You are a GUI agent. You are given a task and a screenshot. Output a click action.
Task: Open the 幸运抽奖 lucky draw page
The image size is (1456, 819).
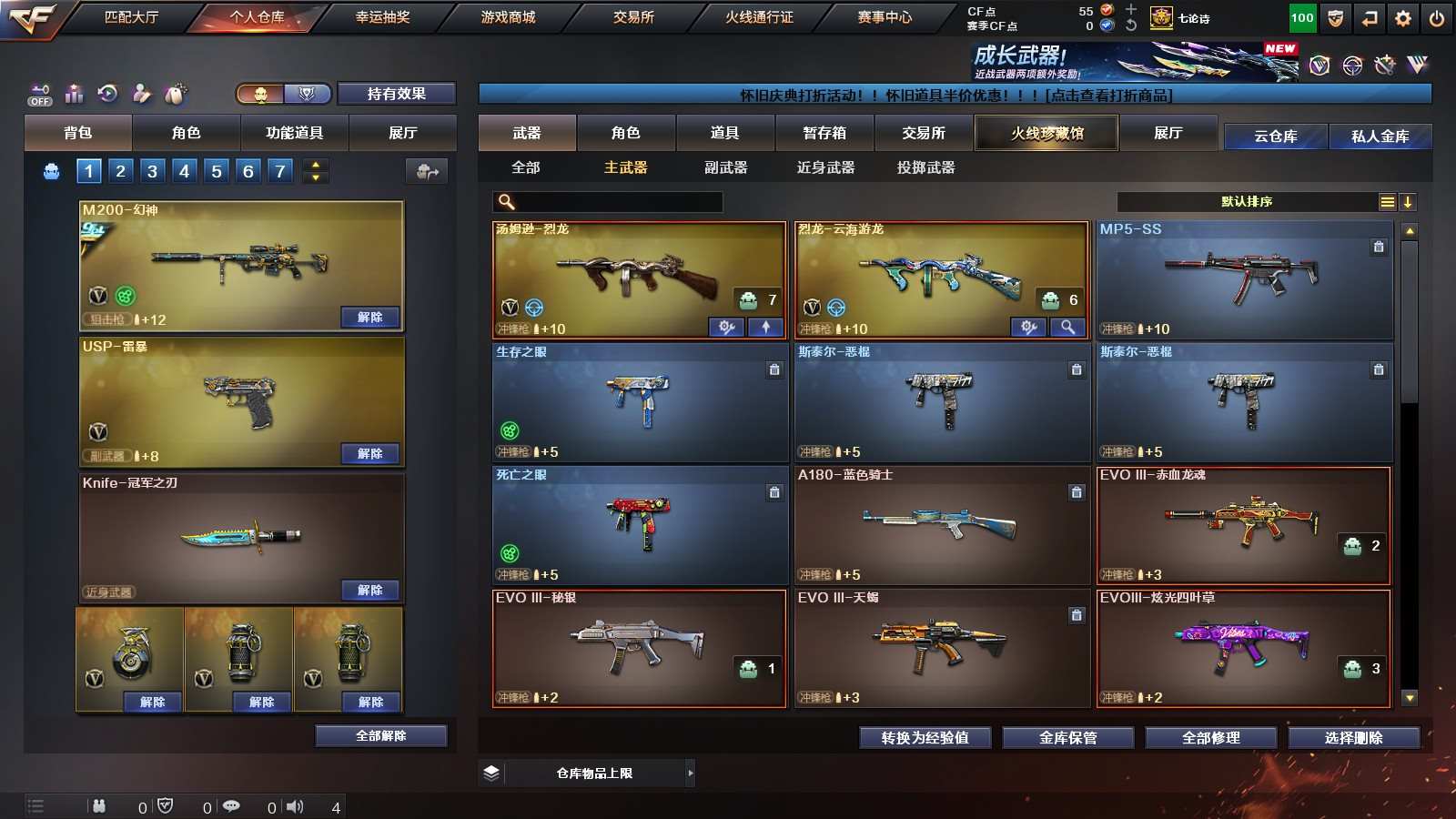382,17
